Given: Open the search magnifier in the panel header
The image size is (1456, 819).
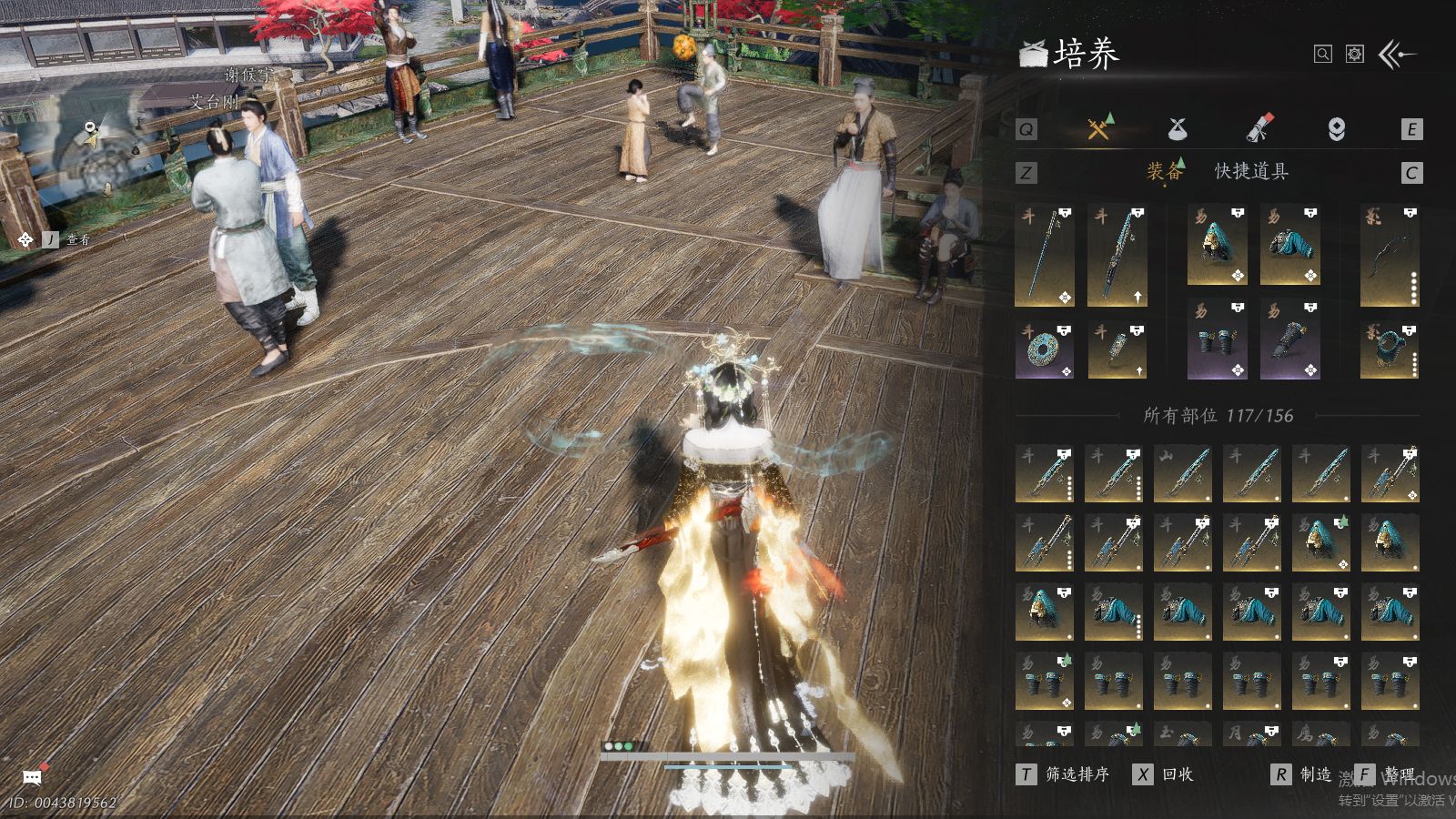Looking at the screenshot, I should 1322,55.
